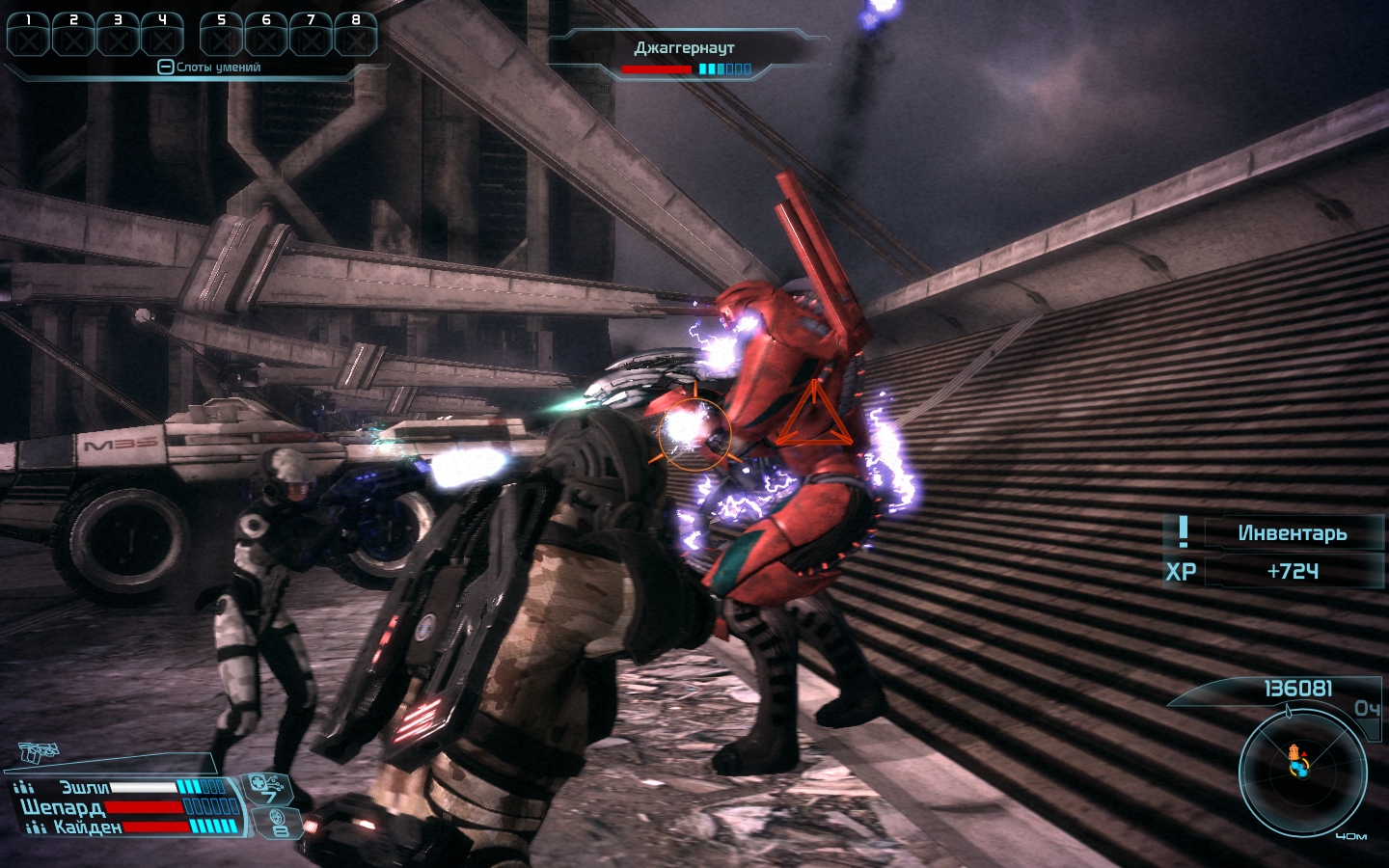Click the pistol weapon icon
Screen dimensions: 1389x868
(x=39, y=751)
